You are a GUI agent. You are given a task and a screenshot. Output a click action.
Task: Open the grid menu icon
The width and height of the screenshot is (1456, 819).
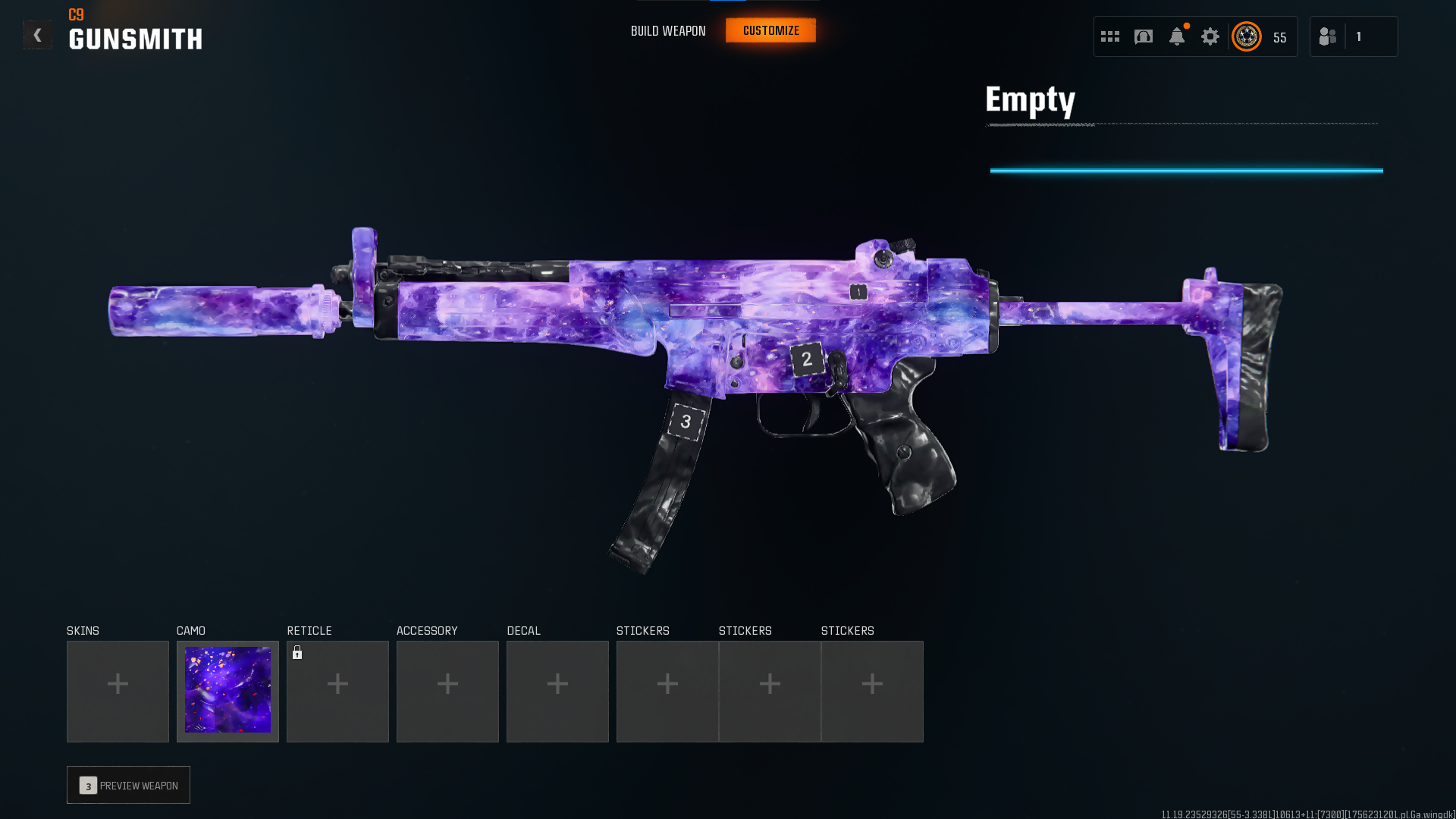[1109, 36]
